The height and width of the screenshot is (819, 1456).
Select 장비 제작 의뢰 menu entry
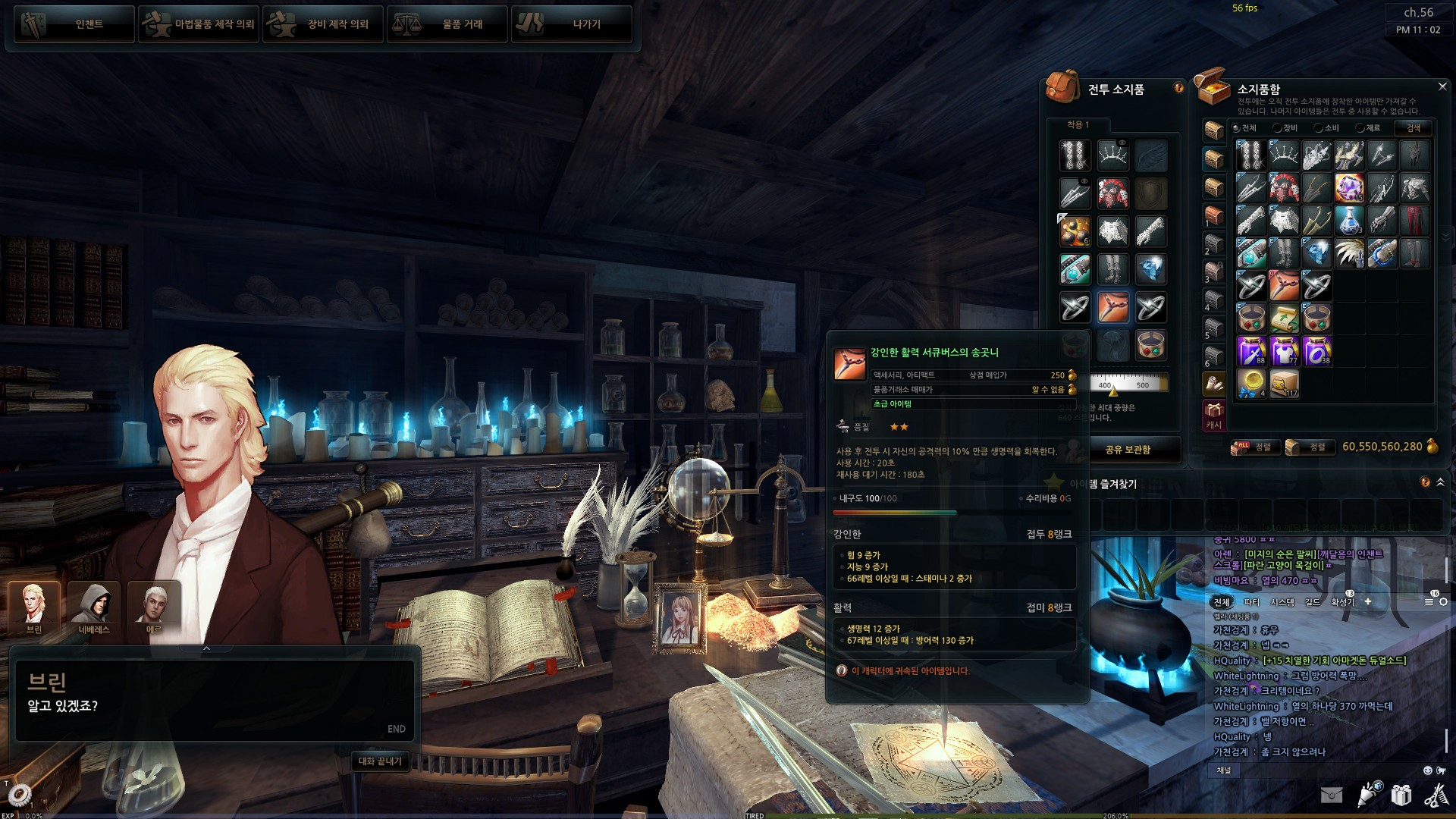tap(323, 24)
